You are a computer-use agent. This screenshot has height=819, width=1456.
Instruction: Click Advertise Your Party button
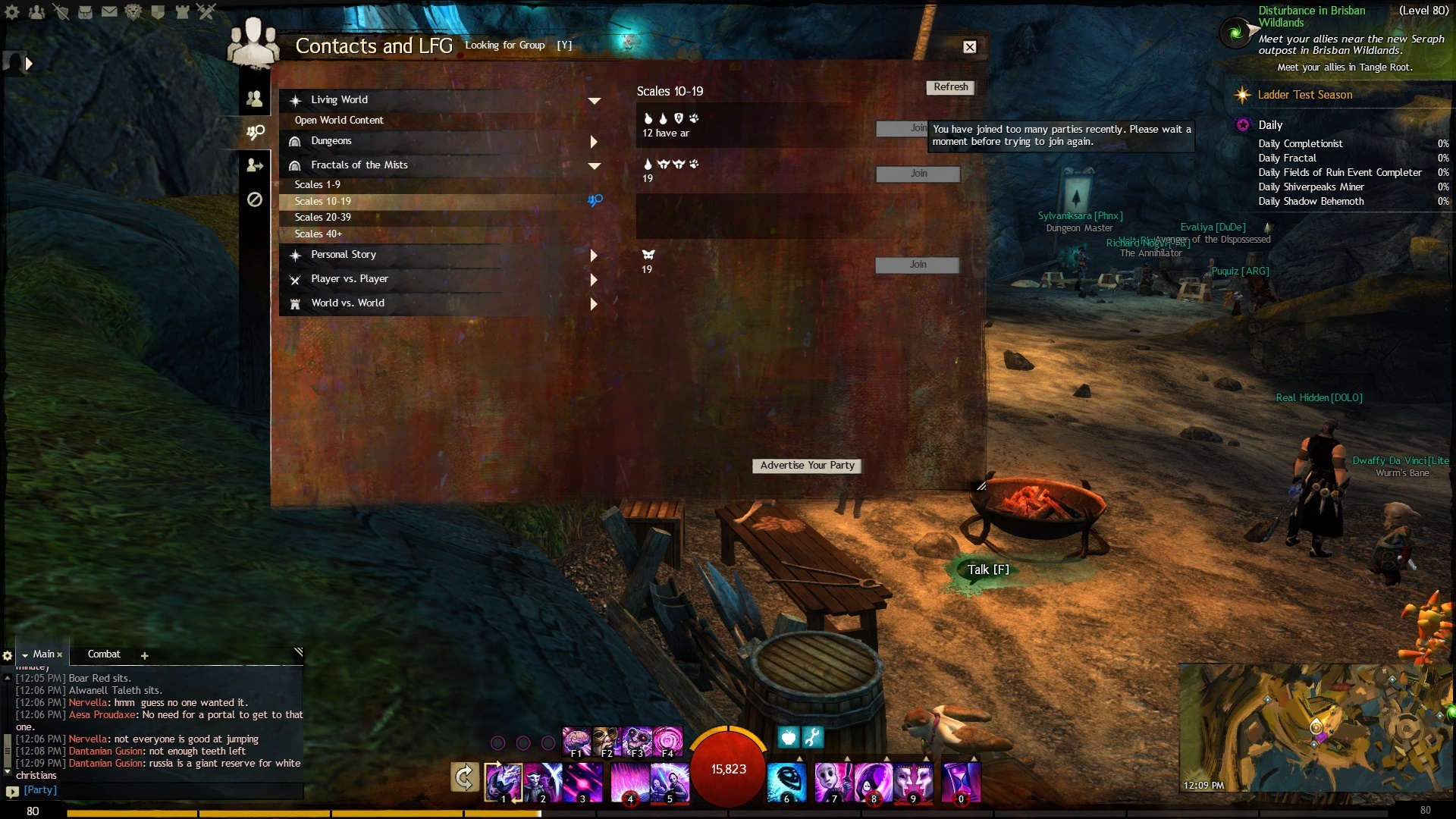click(x=807, y=466)
